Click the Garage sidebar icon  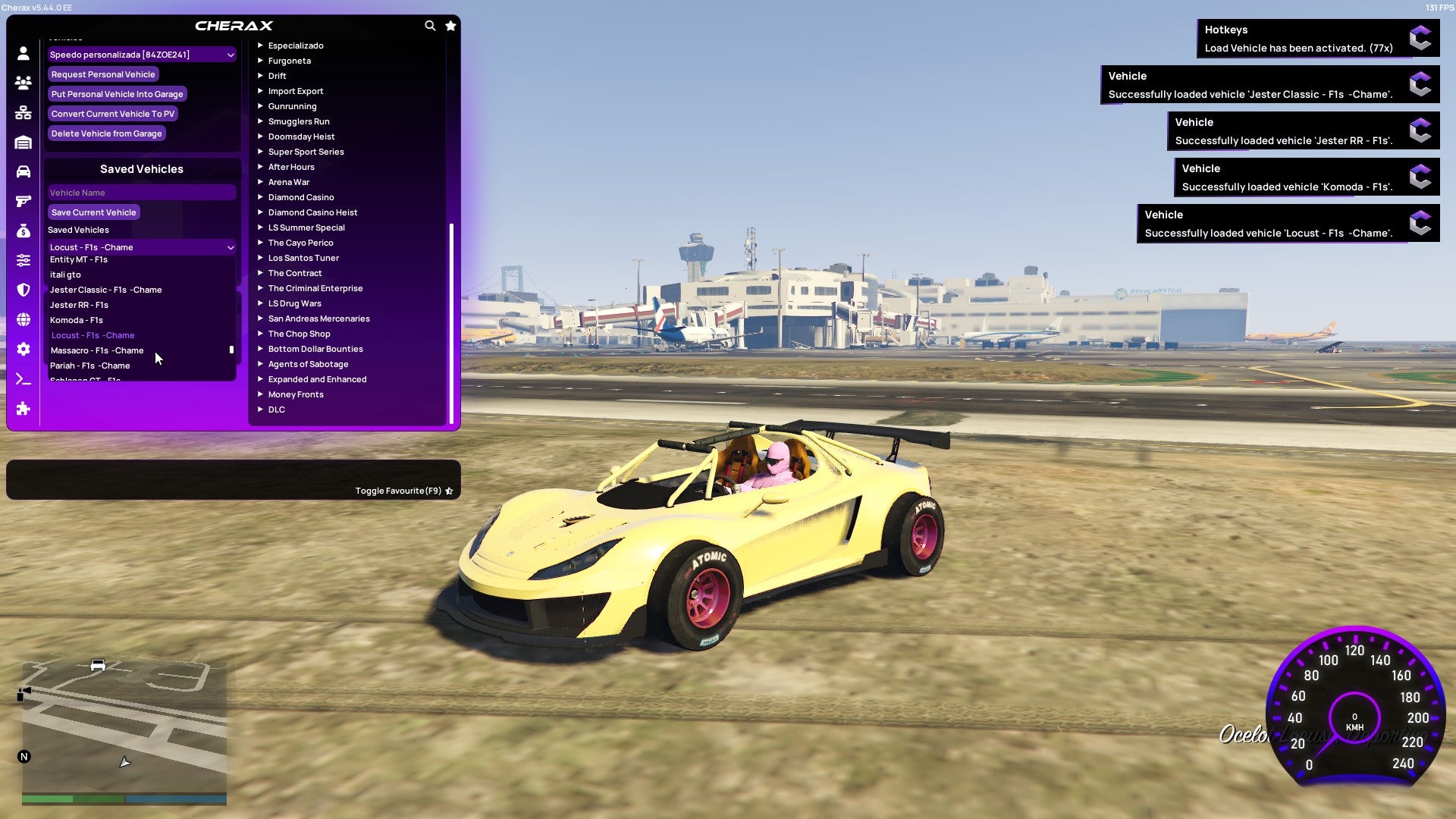[x=23, y=142]
